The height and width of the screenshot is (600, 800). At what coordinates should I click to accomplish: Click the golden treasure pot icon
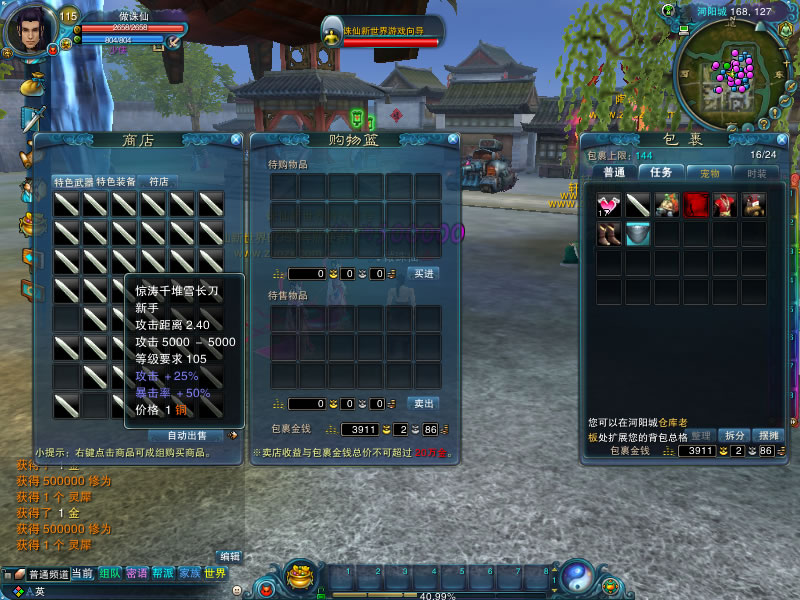click(x=300, y=575)
